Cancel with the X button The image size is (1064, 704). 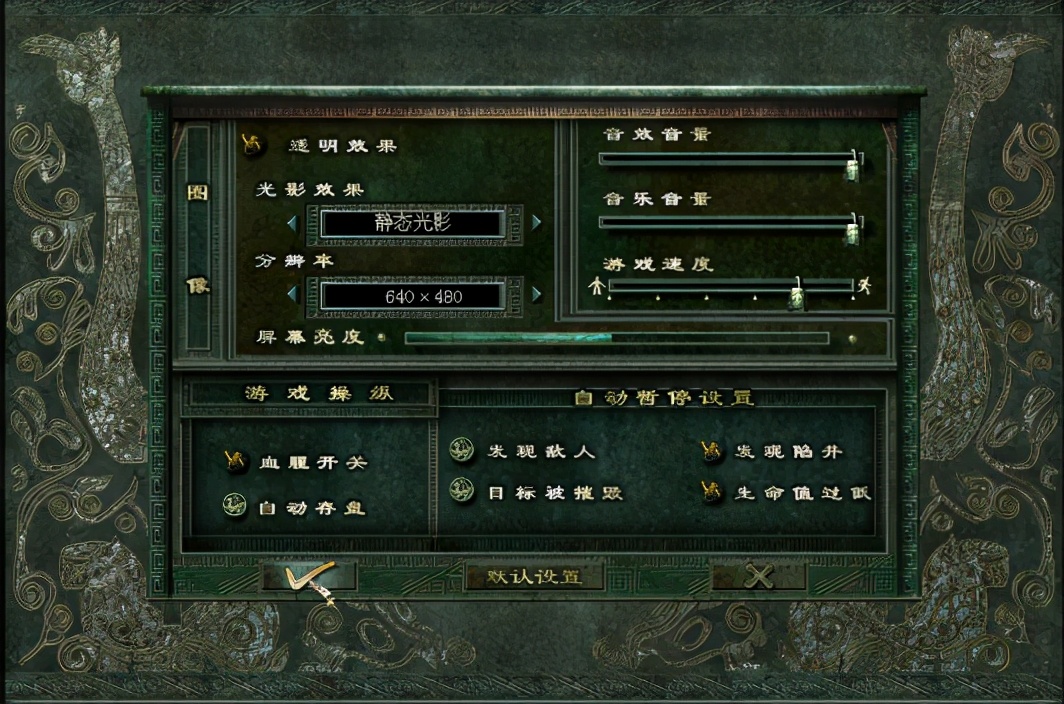[759, 576]
